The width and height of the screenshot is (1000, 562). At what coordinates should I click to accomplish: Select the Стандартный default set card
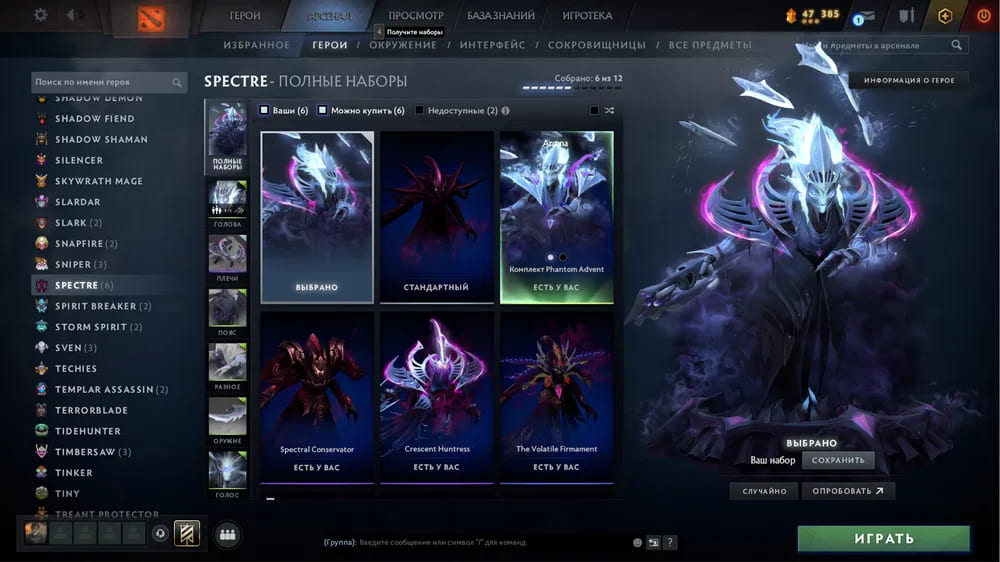click(x=436, y=217)
